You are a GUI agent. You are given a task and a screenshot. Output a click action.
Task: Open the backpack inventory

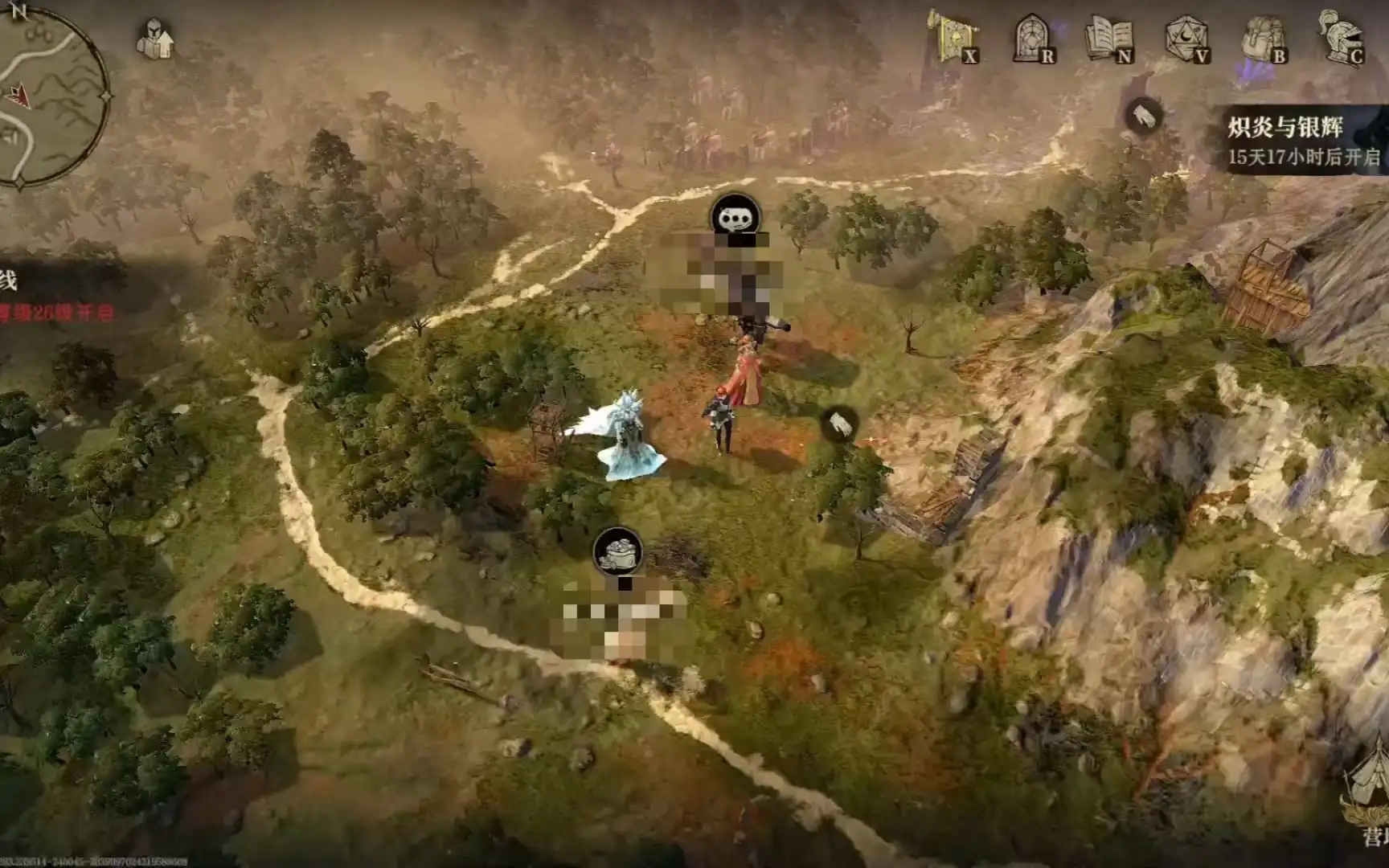1264,38
